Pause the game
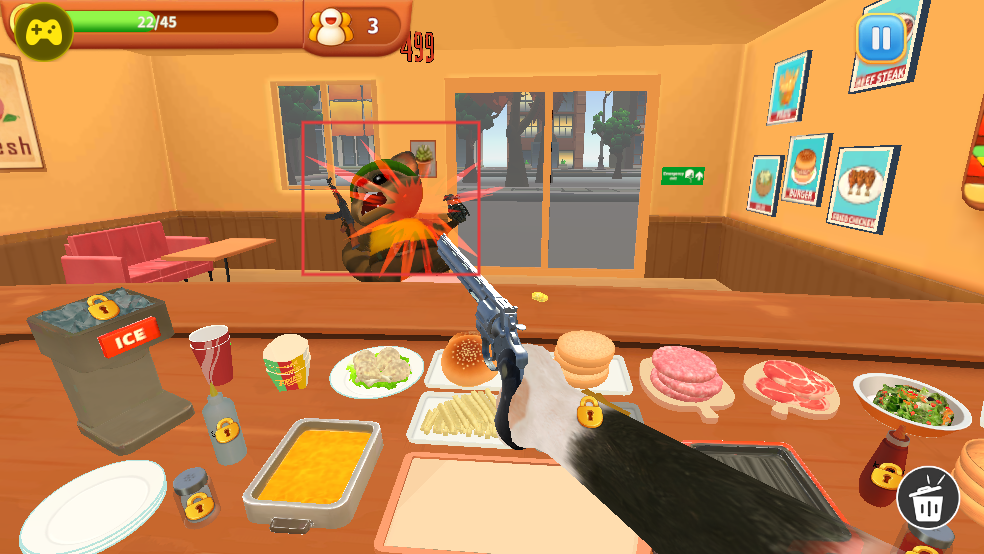Screen dimensions: 984x554 tap(880, 40)
